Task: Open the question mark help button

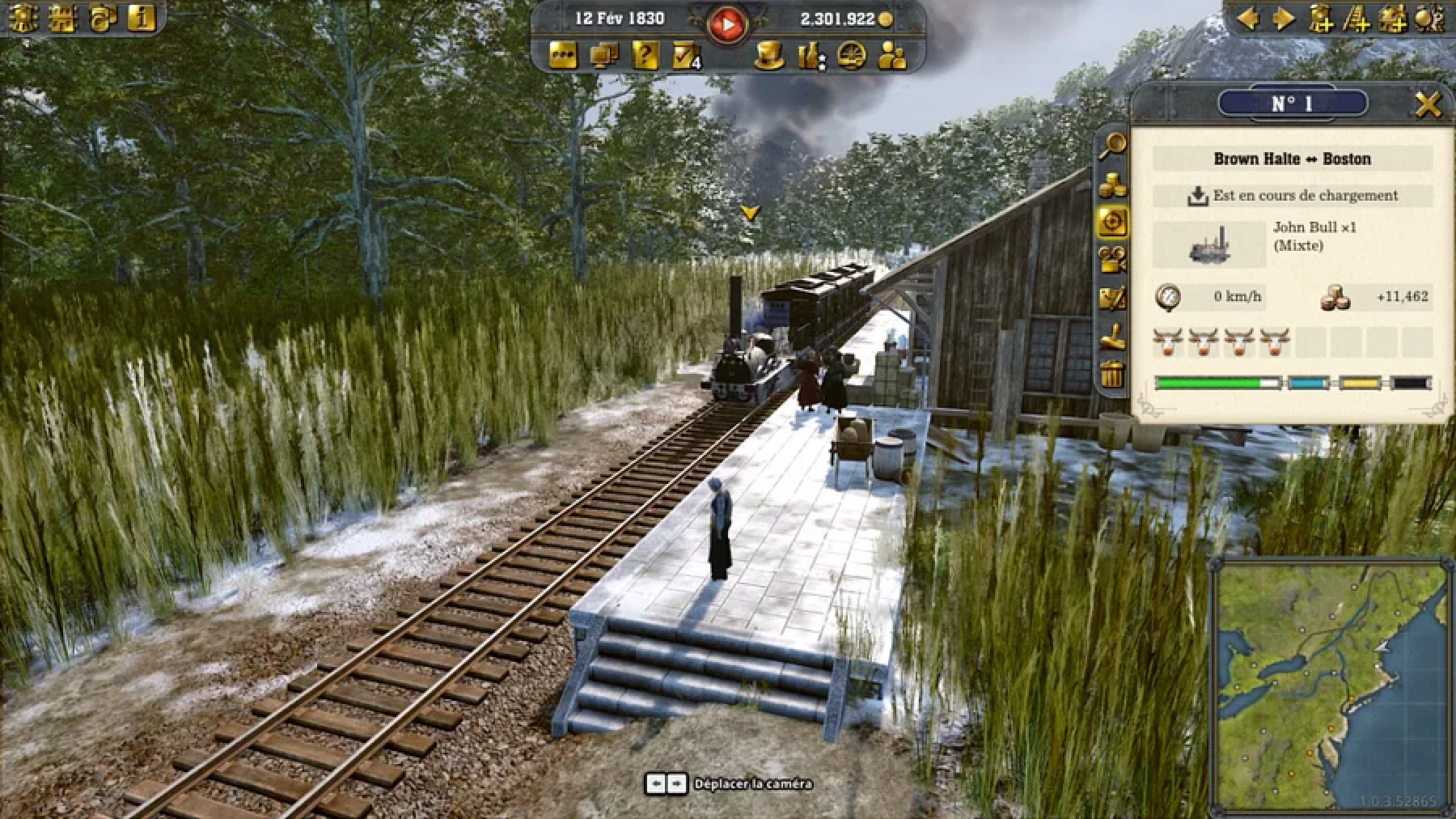Action: point(645,56)
